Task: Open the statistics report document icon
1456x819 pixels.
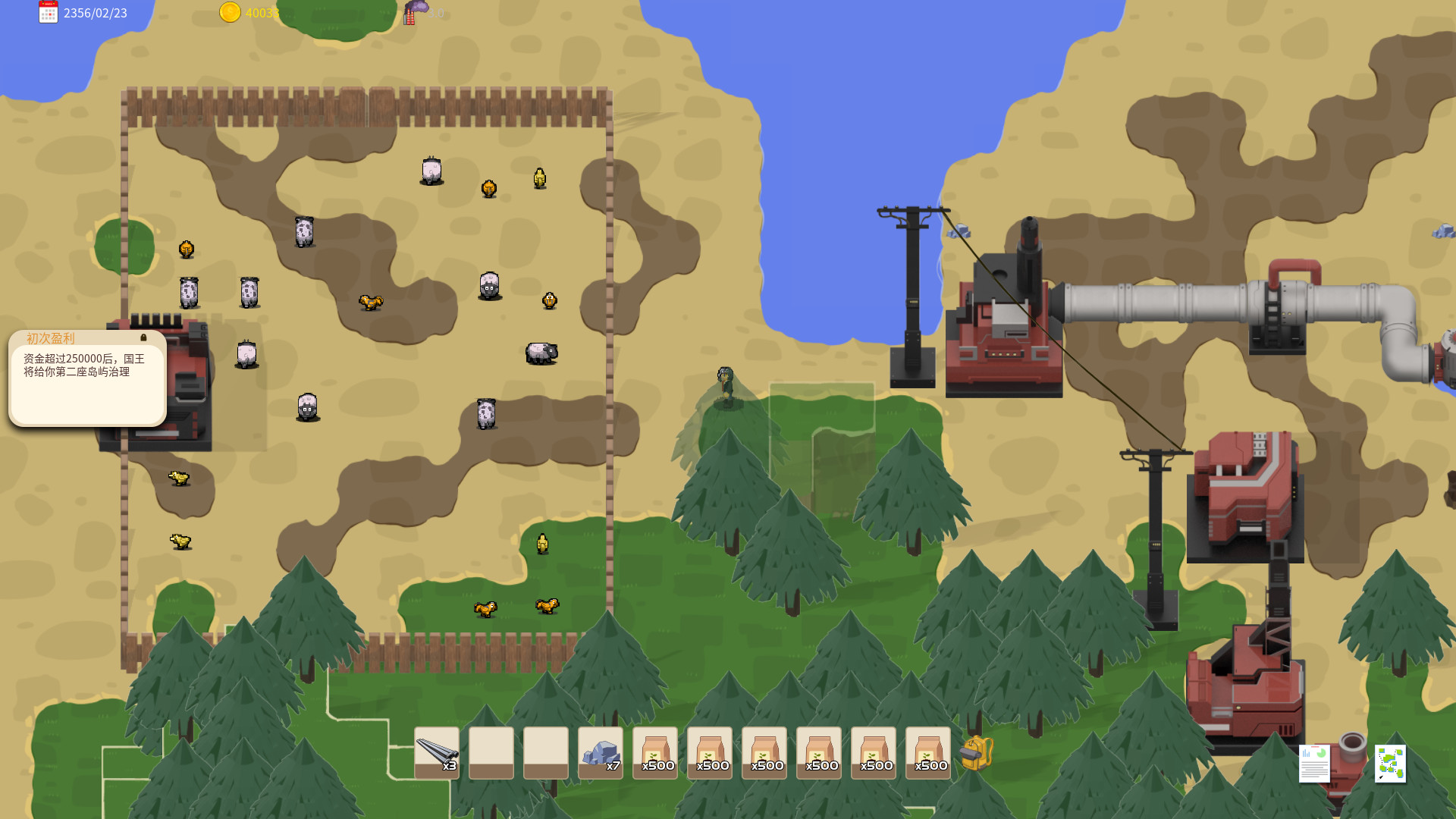Action: (1314, 764)
